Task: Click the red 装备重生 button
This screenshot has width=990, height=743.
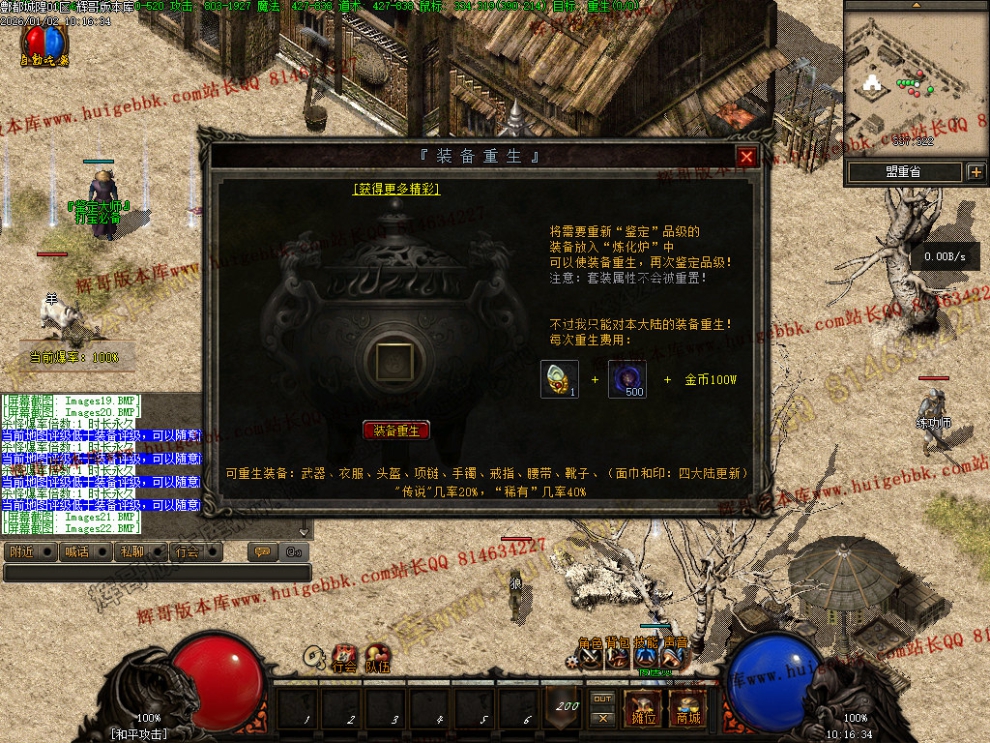Action: point(396,430)
